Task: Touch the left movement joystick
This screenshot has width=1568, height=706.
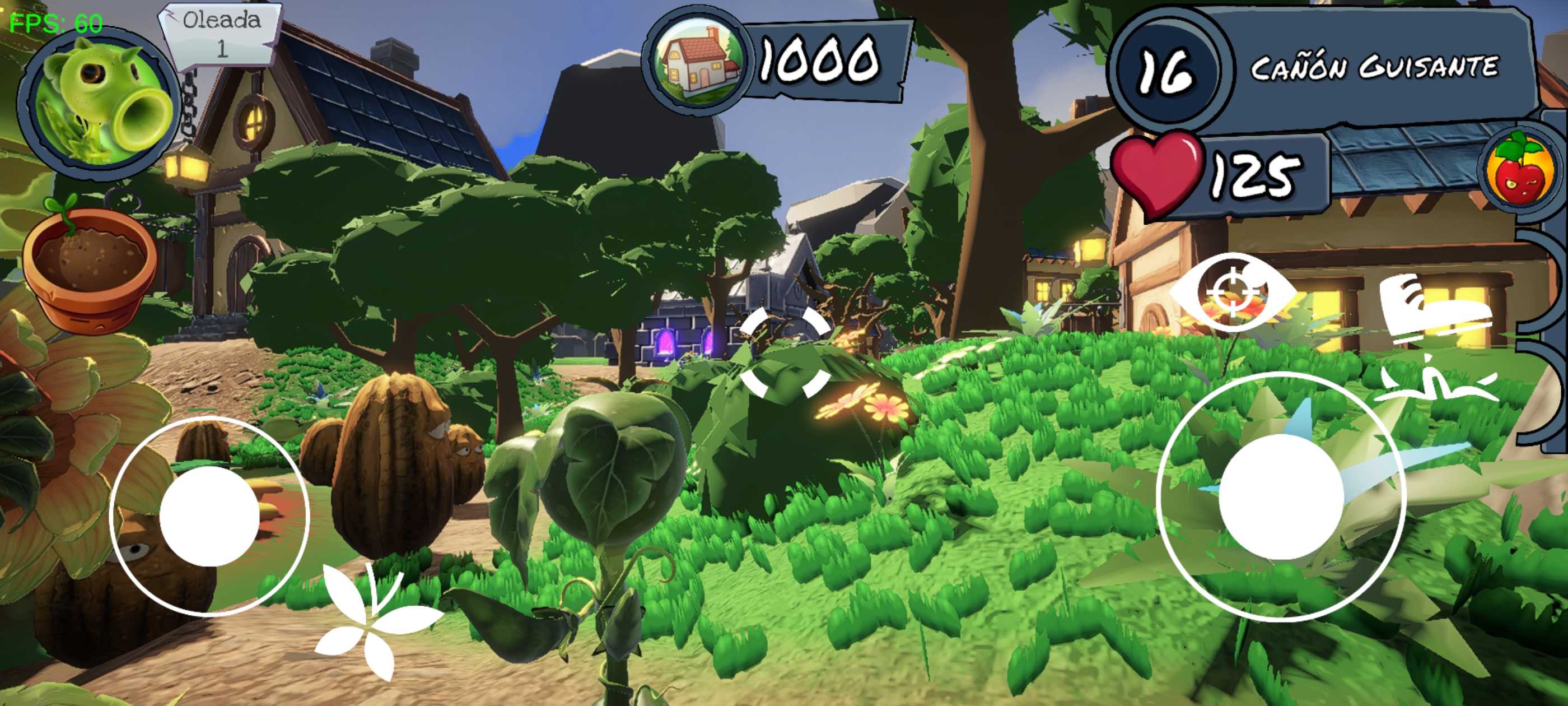Action: (x=209, y=516)
